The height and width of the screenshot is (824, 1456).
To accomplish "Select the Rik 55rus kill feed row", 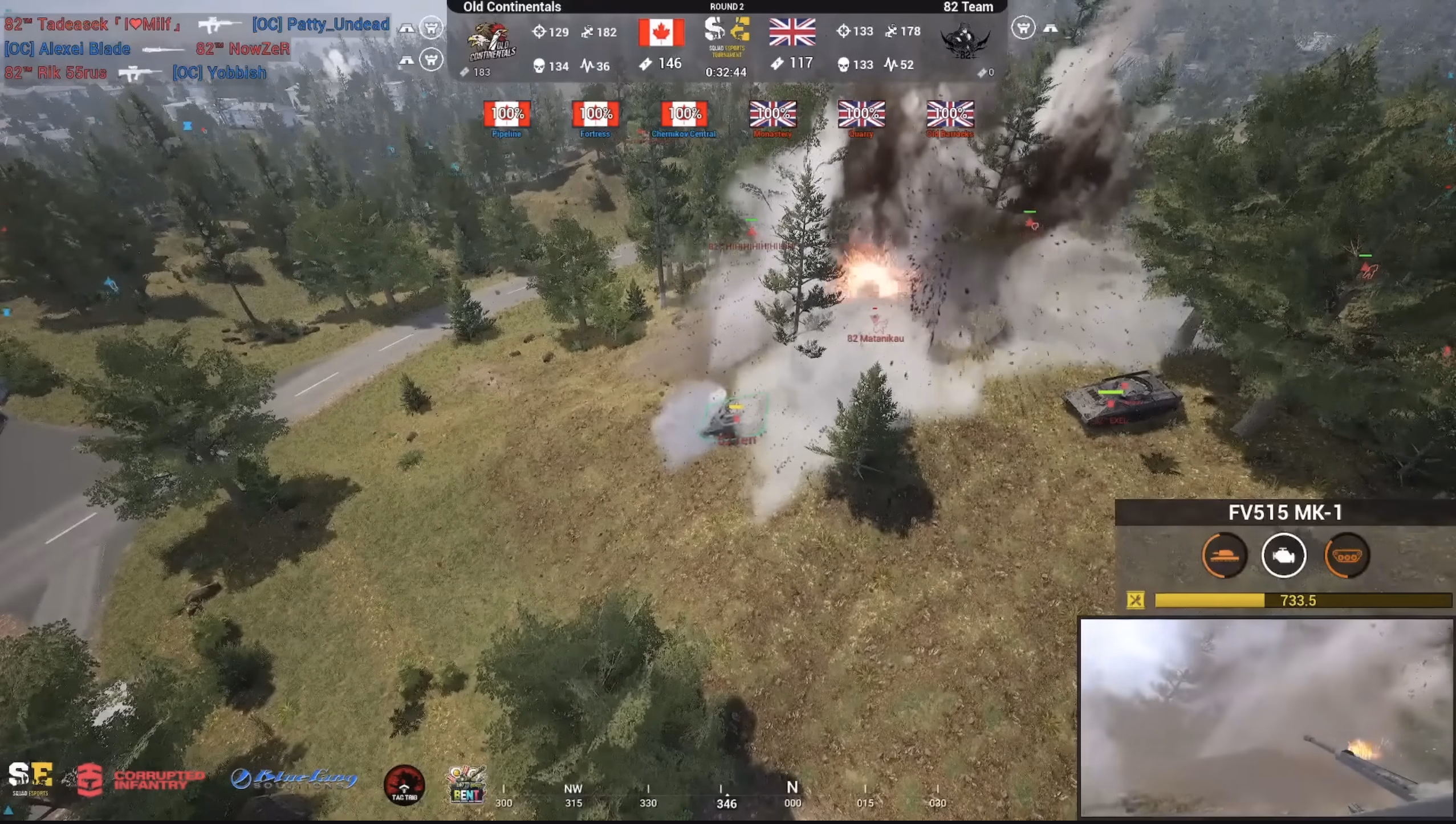I will 135,73.
